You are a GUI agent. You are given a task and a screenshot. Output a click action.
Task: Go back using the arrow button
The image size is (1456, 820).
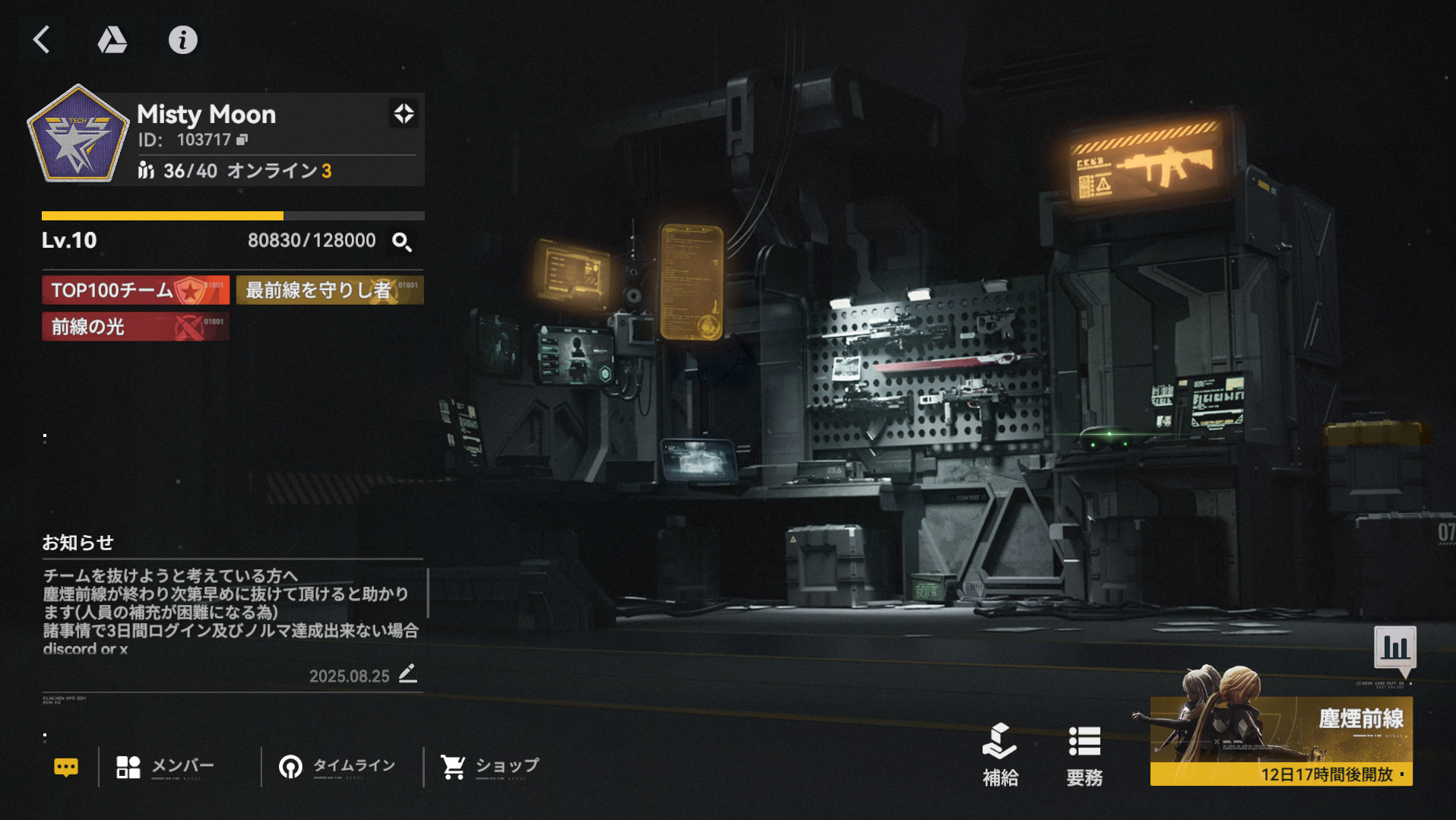(43, 40)
